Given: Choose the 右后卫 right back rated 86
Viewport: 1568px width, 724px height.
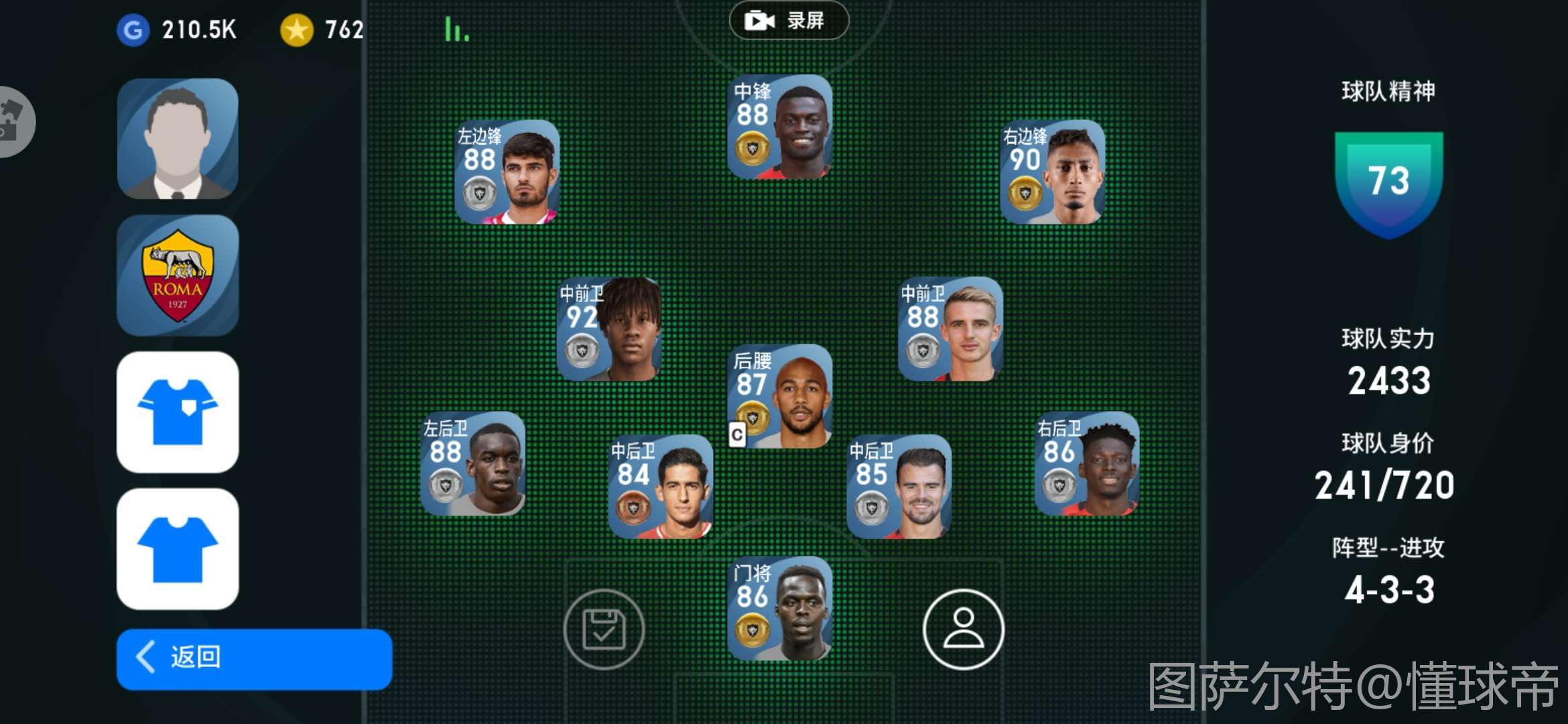Looking at the screenshot, I should pos(1086,464).
